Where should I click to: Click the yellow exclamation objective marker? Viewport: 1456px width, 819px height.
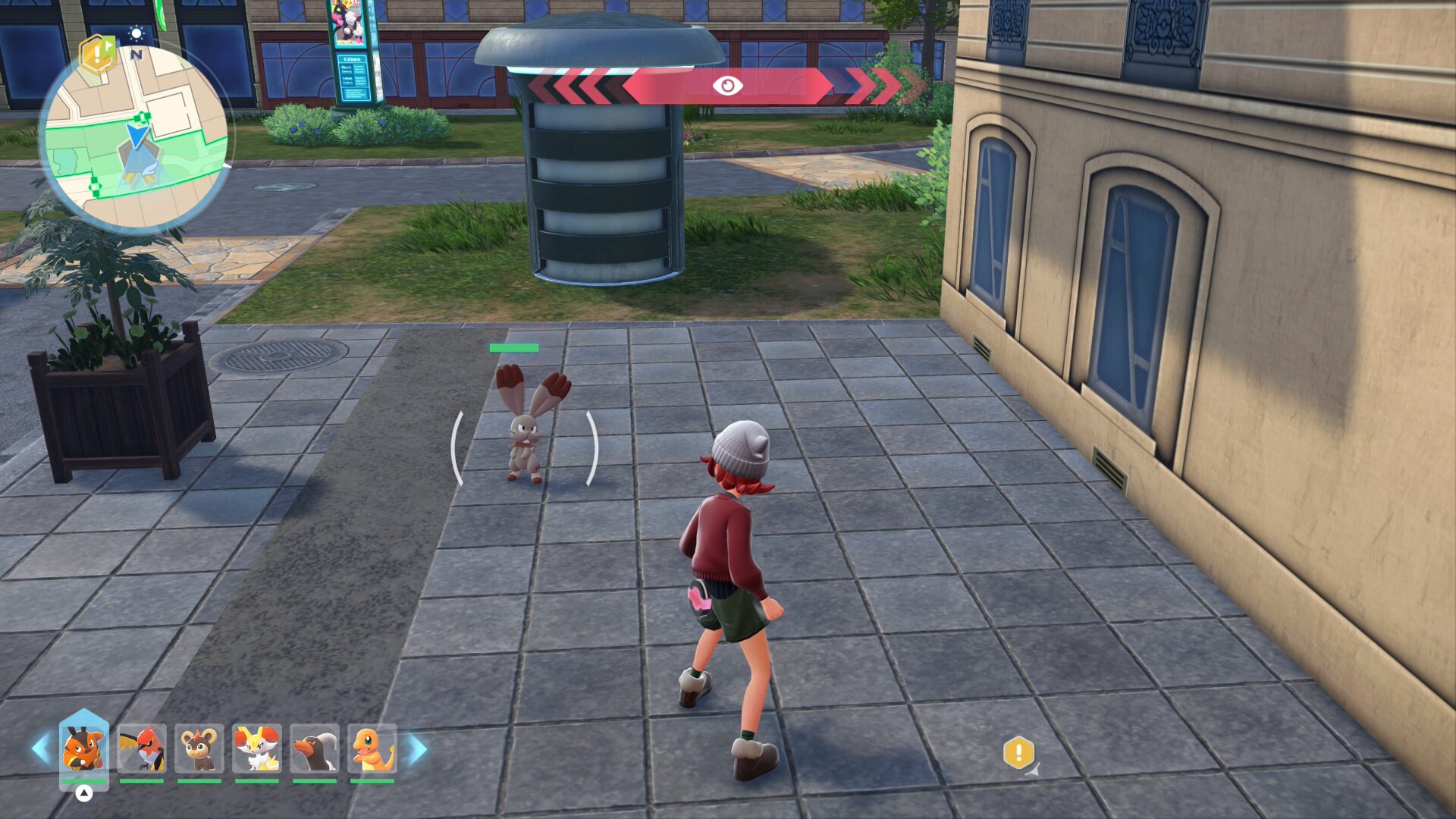click(1018, 752)
